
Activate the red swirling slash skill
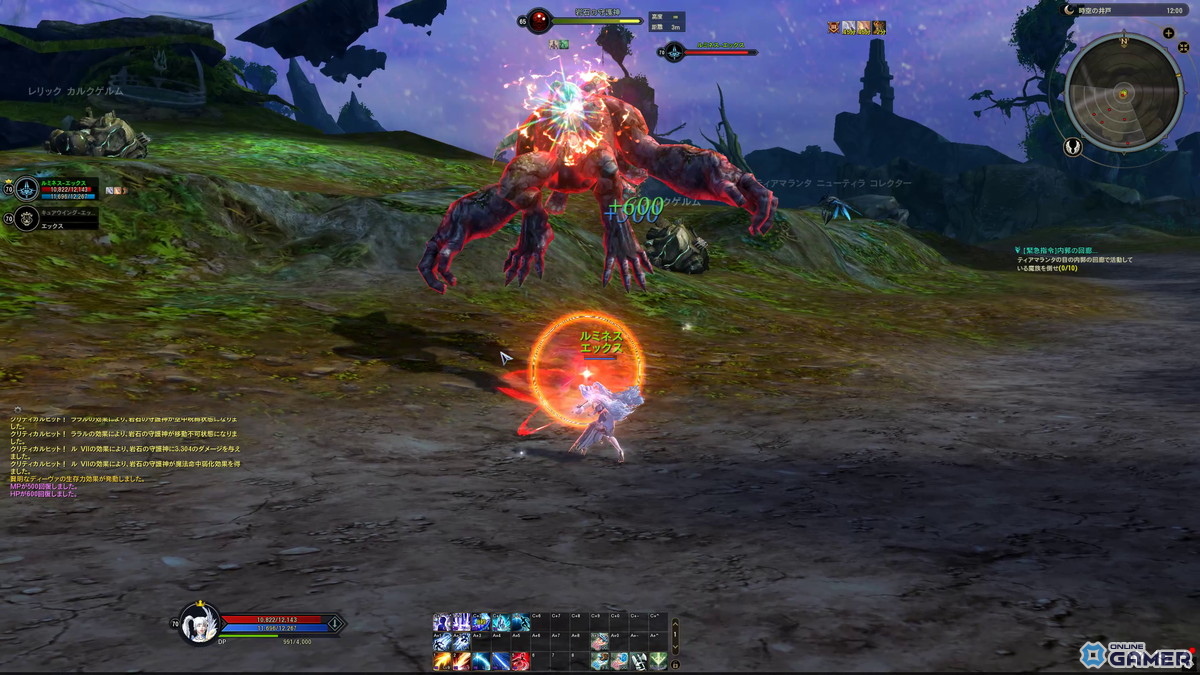coord(521,661)
